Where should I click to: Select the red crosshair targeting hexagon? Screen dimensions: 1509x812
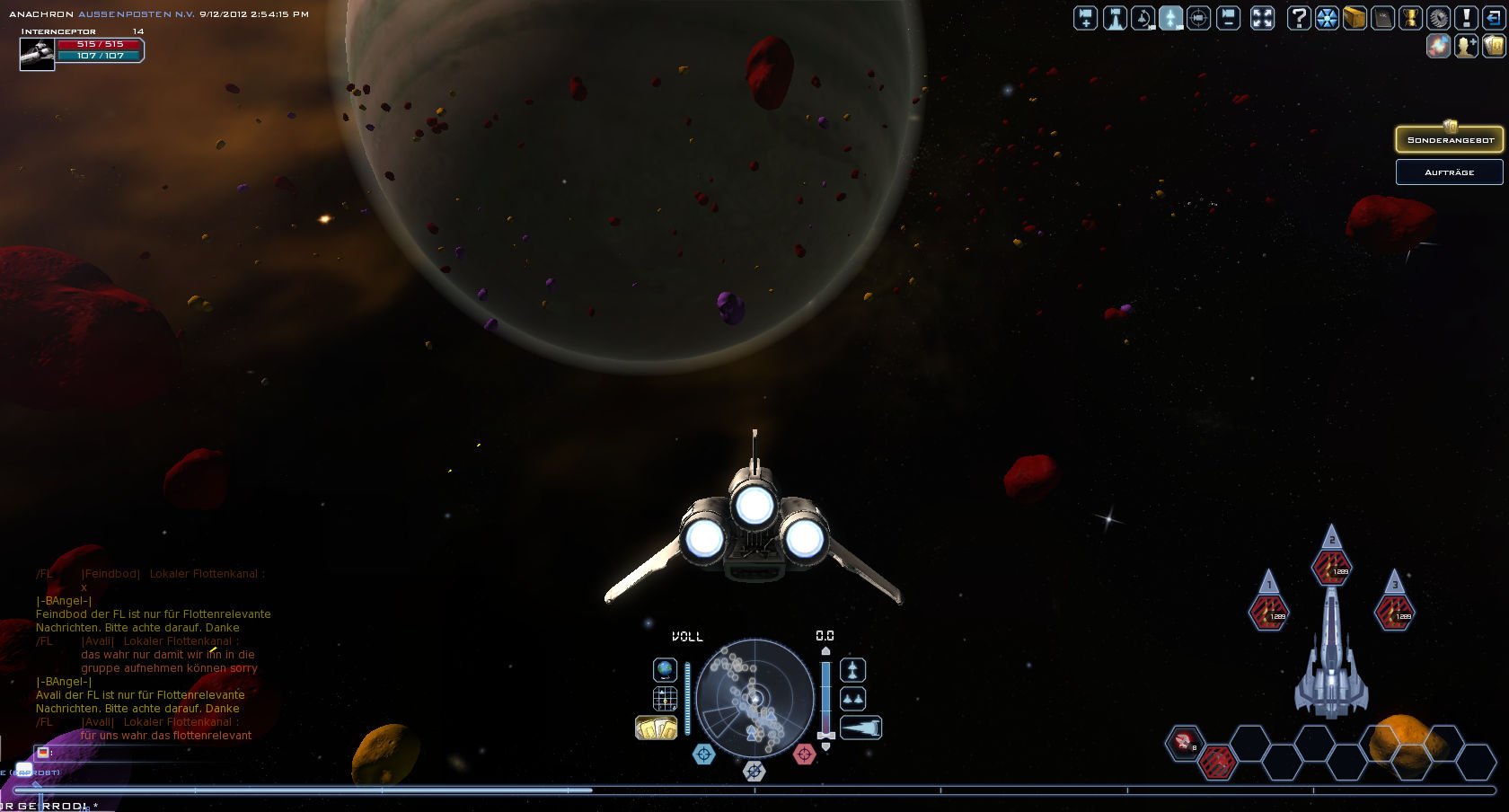tap(804, 755)
